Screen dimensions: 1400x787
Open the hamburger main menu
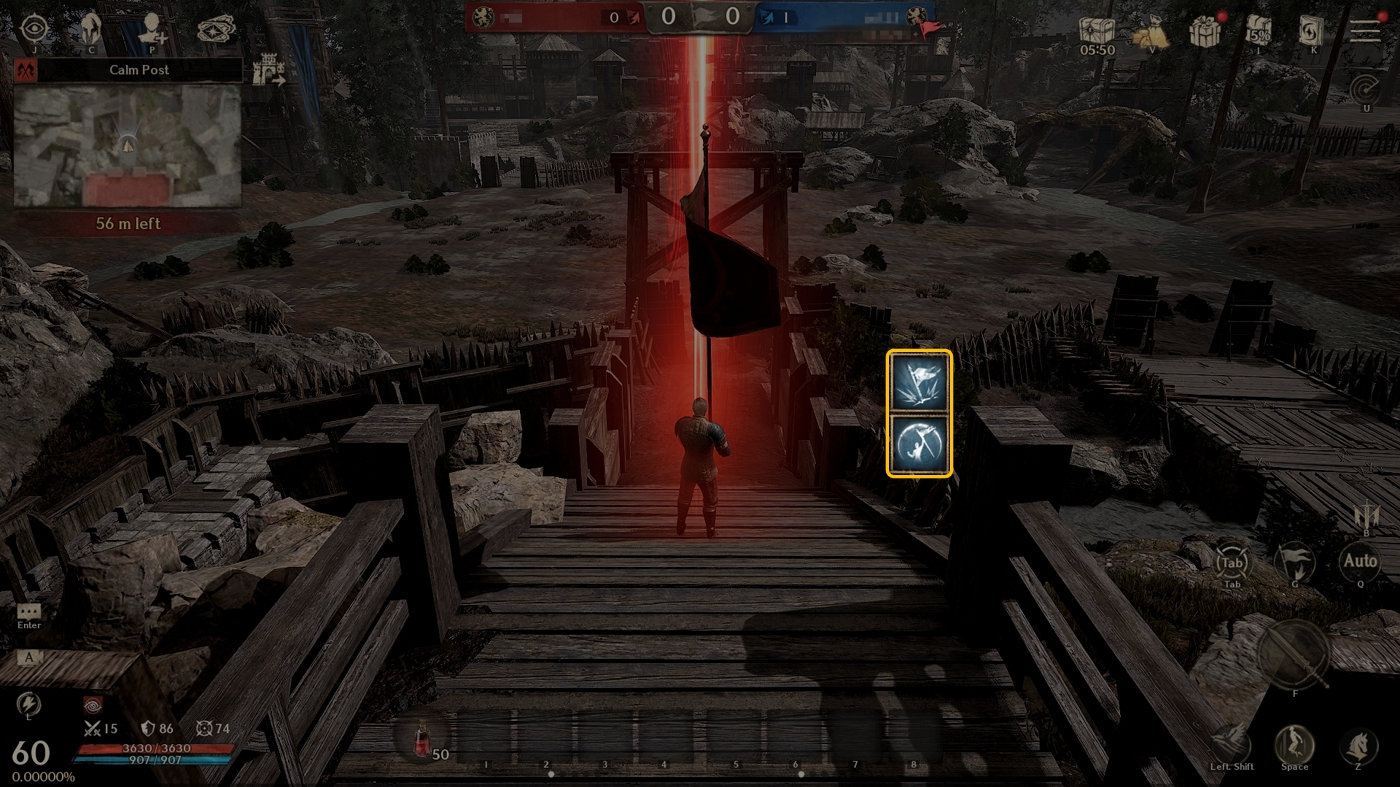pyautogui.click(x=1365, y=31)
